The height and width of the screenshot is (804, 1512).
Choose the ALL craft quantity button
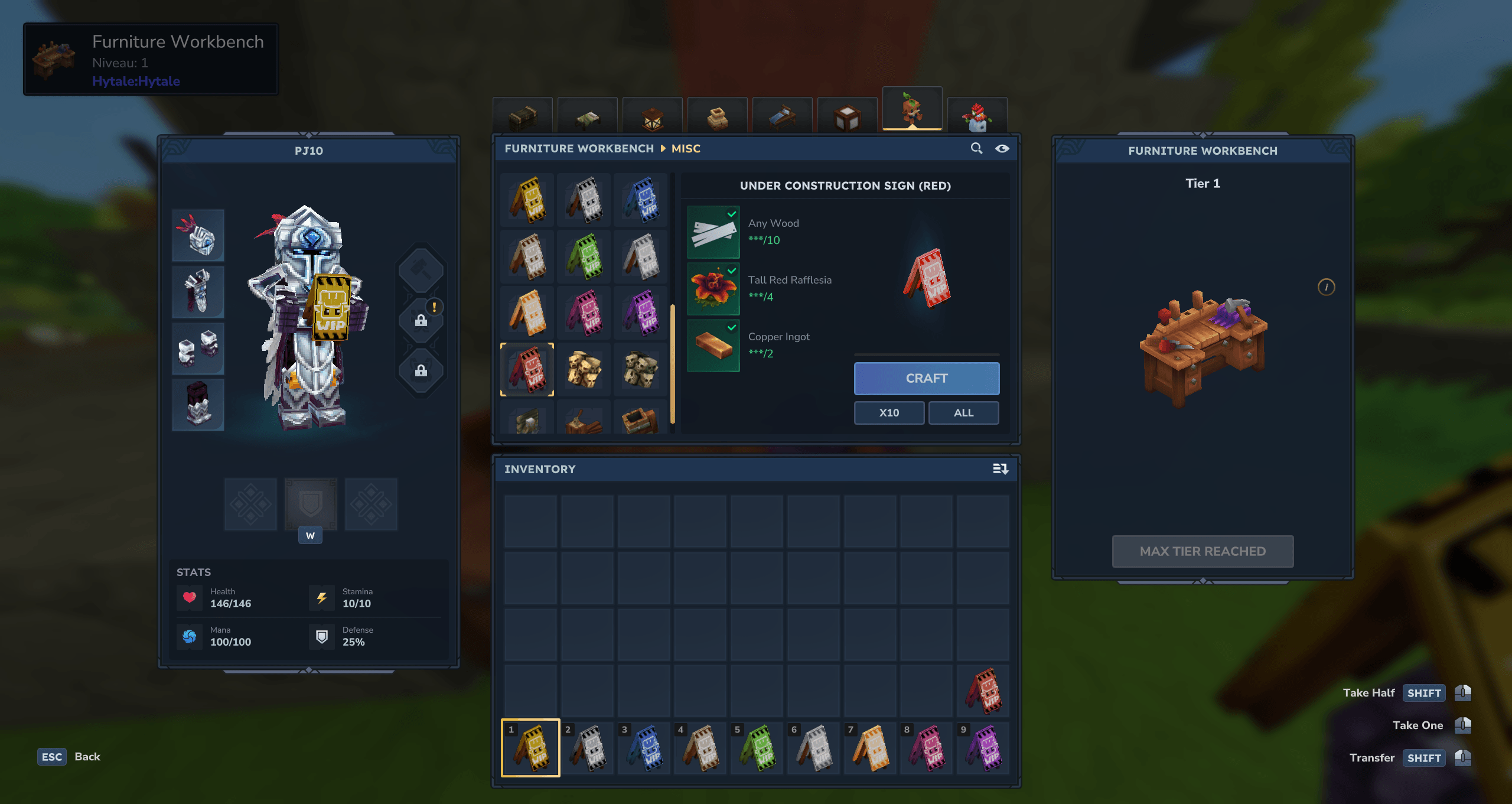tap(963, 412)
